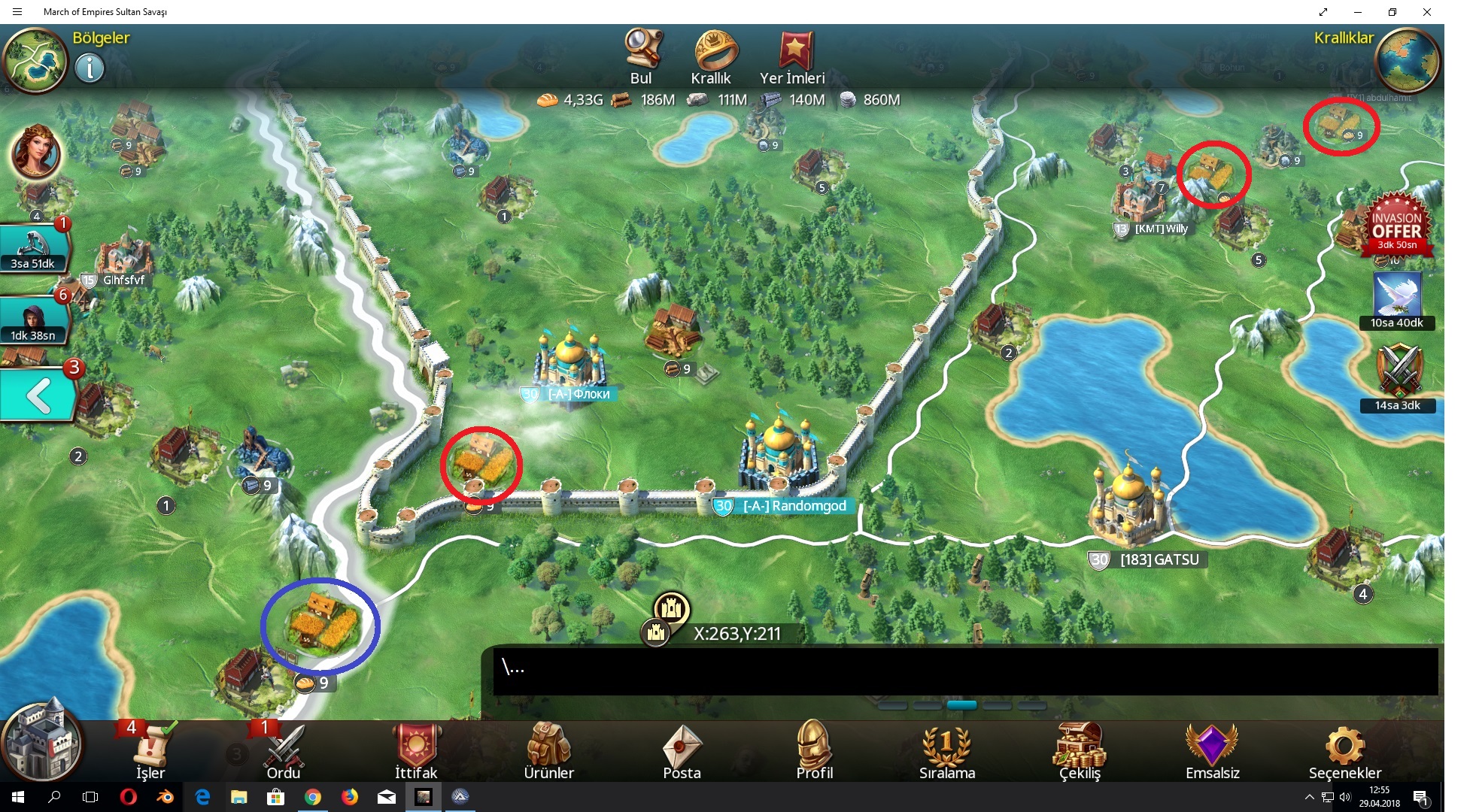This screenshot has height=812, width=1476.
Task: Open the Profil helmet menu
Action: [814, 750]
